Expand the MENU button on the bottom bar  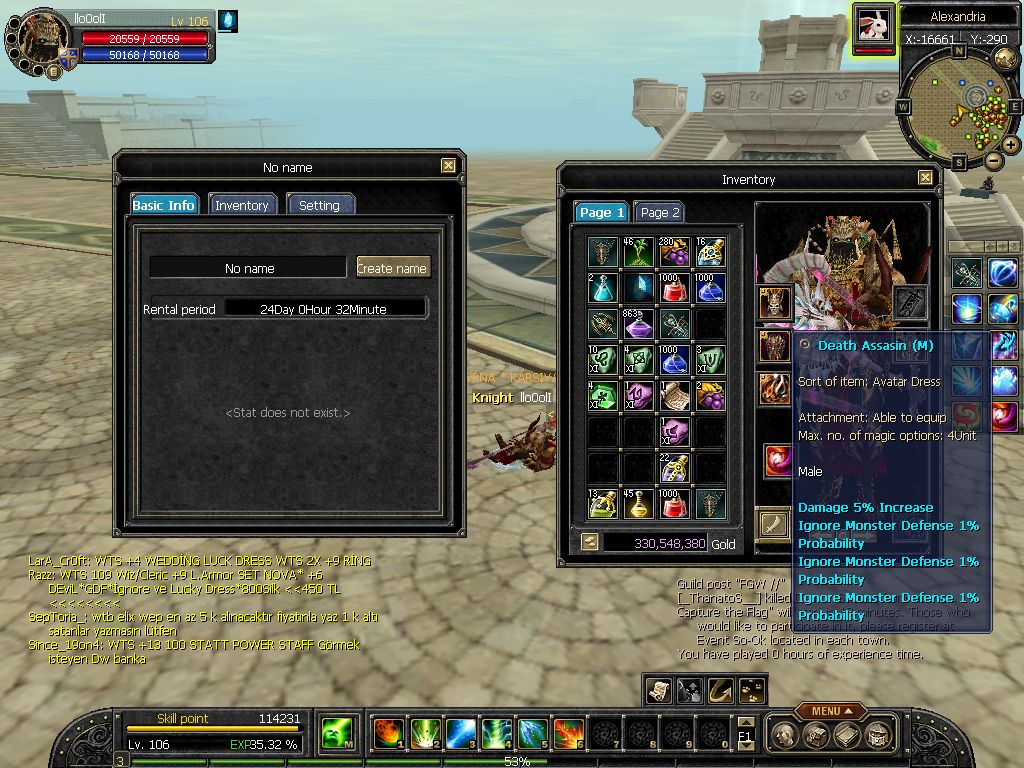831,711
